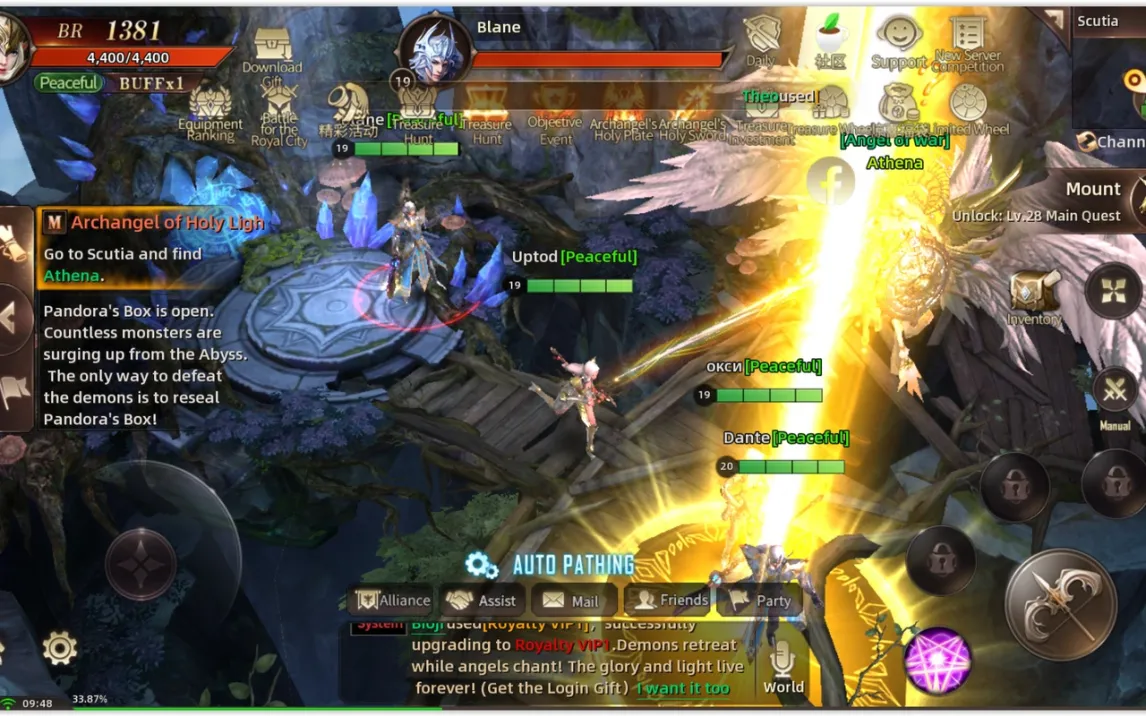The image size is (1146, 716).
Task: Open the gear settings icon
Action: point(60,648)
